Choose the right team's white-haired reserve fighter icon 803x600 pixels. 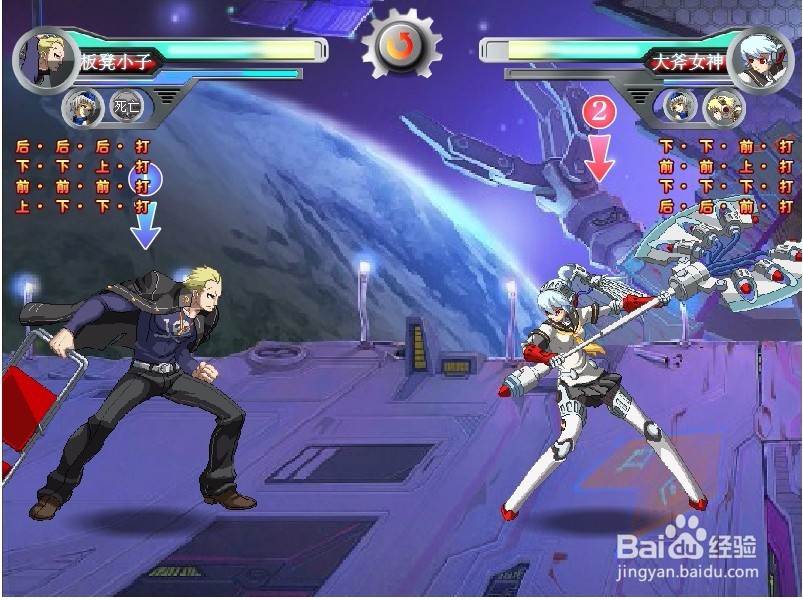pyautogui.click(x=679, y=105)
